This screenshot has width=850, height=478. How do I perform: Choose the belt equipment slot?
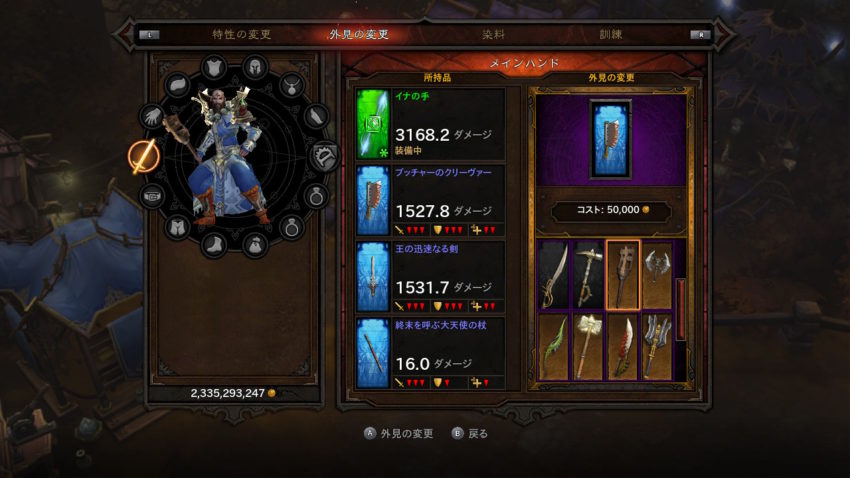tap(152, 195)
